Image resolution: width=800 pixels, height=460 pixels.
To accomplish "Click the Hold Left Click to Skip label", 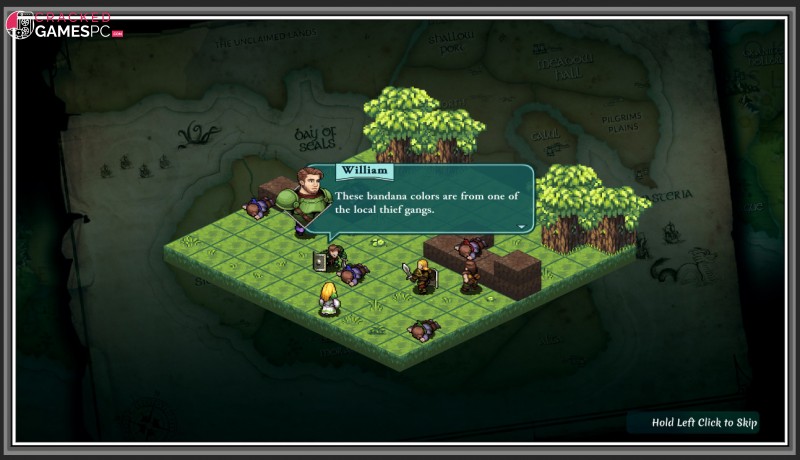I will 704,423.
